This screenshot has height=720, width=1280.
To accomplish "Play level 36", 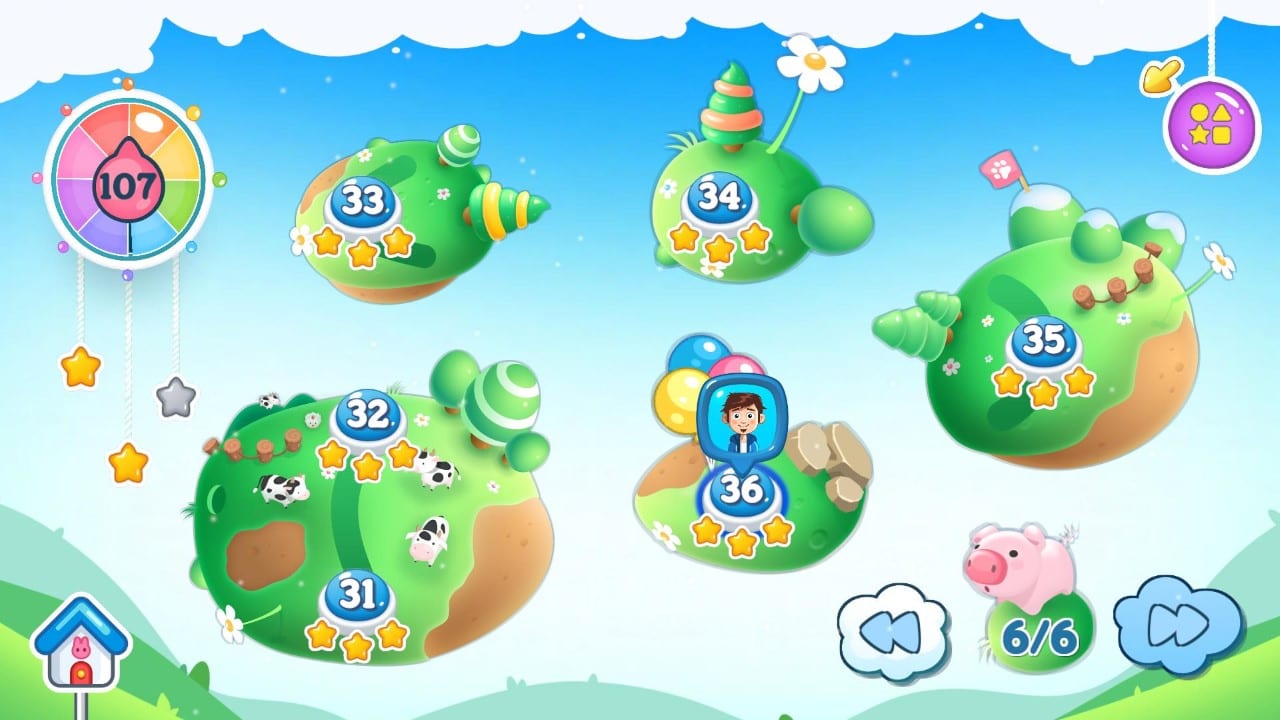I will tap(740, 493).
